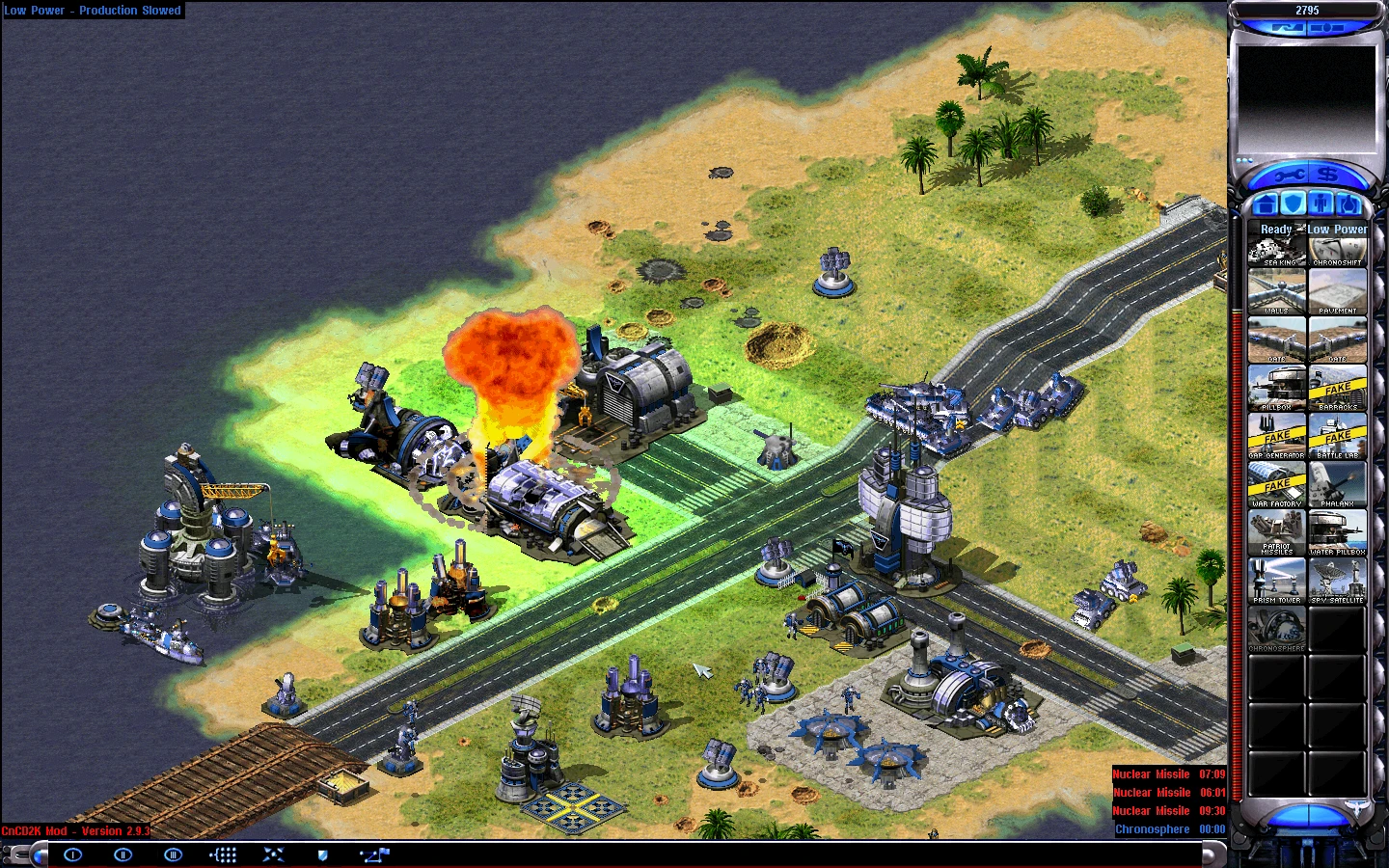Image resolution: width=1389 pixels, height=868 pixels.
Task: Activate the wrench repair mode button
Action: pyautogui.click(x=1288, y=176)
